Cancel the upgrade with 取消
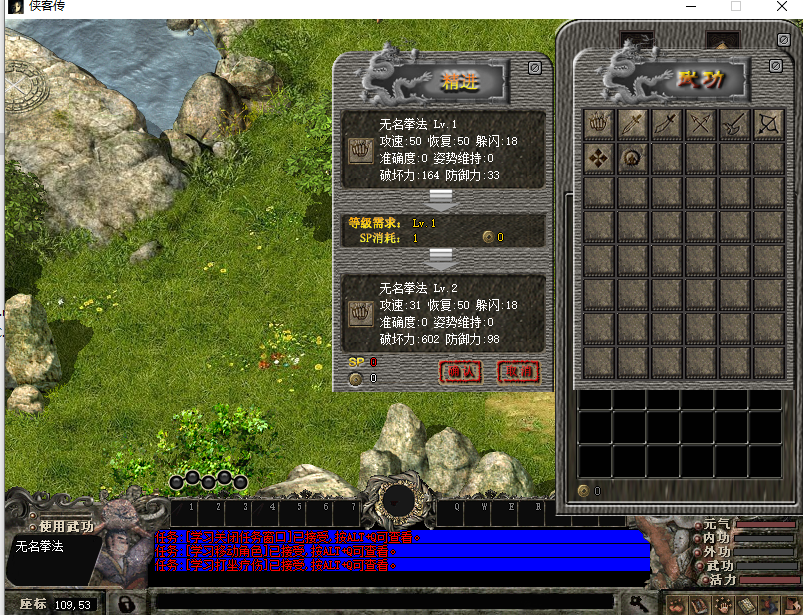The height and width of the screenshot is (615, 803). [518, 372]
